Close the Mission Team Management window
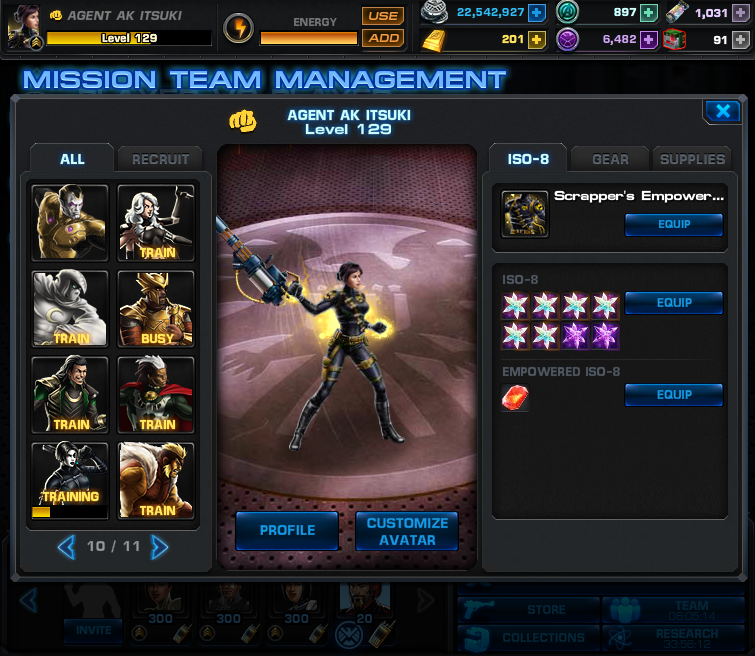Image resolution: width=755 pixels, height=656 pixels. point(721,111)
